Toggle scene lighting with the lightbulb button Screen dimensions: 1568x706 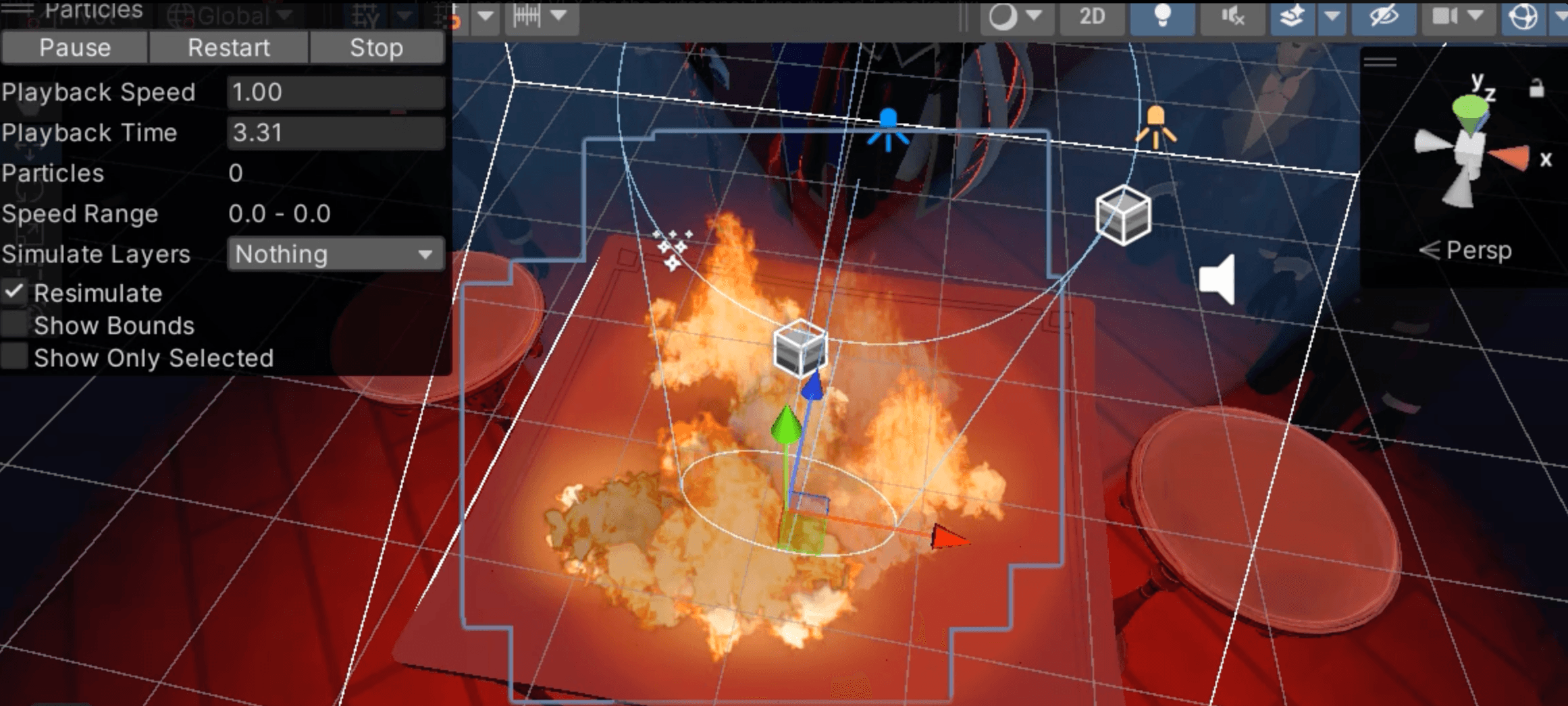(x=1162, y=16)
